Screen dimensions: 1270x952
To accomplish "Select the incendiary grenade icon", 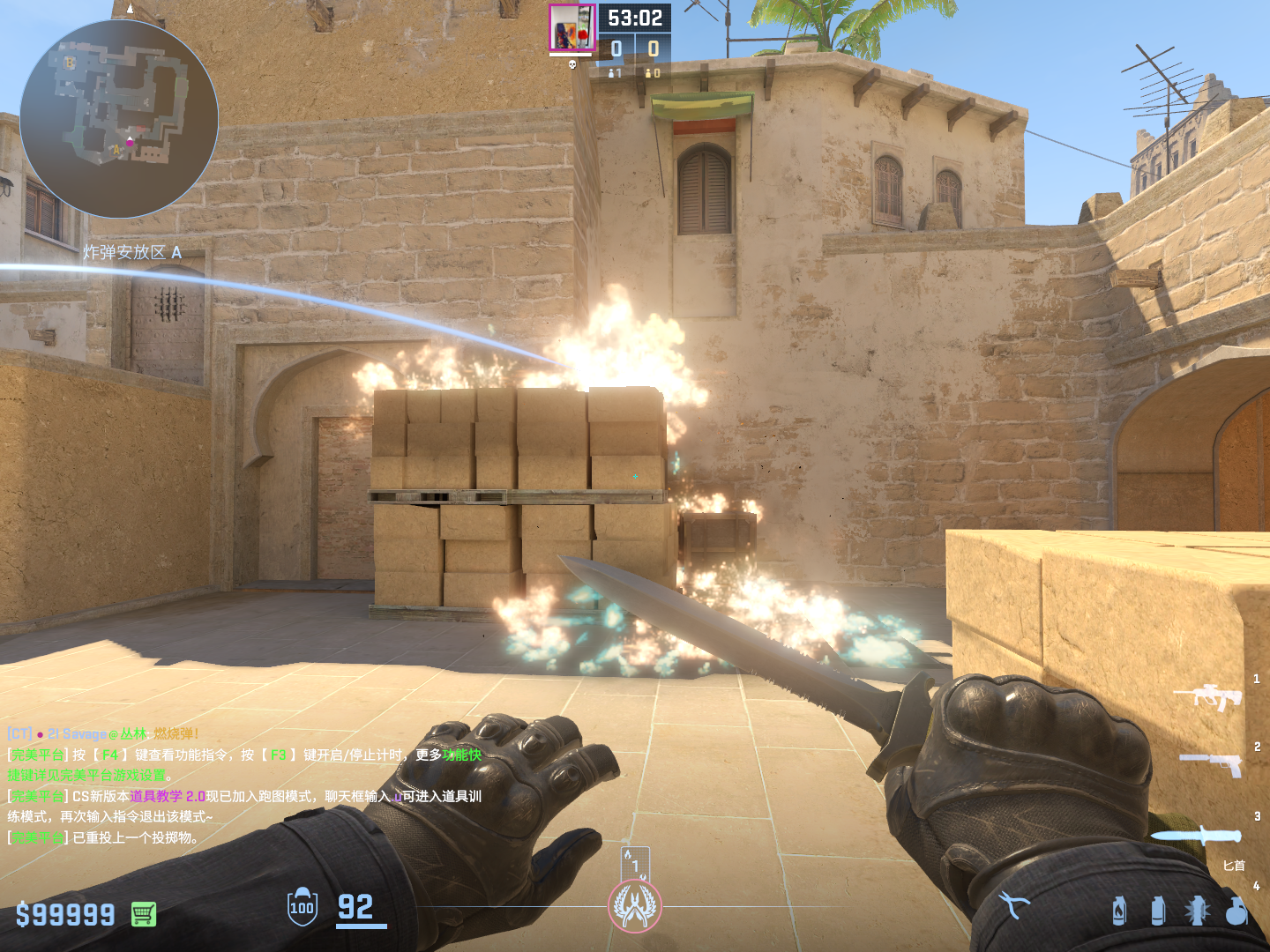I will [1119, 911].
